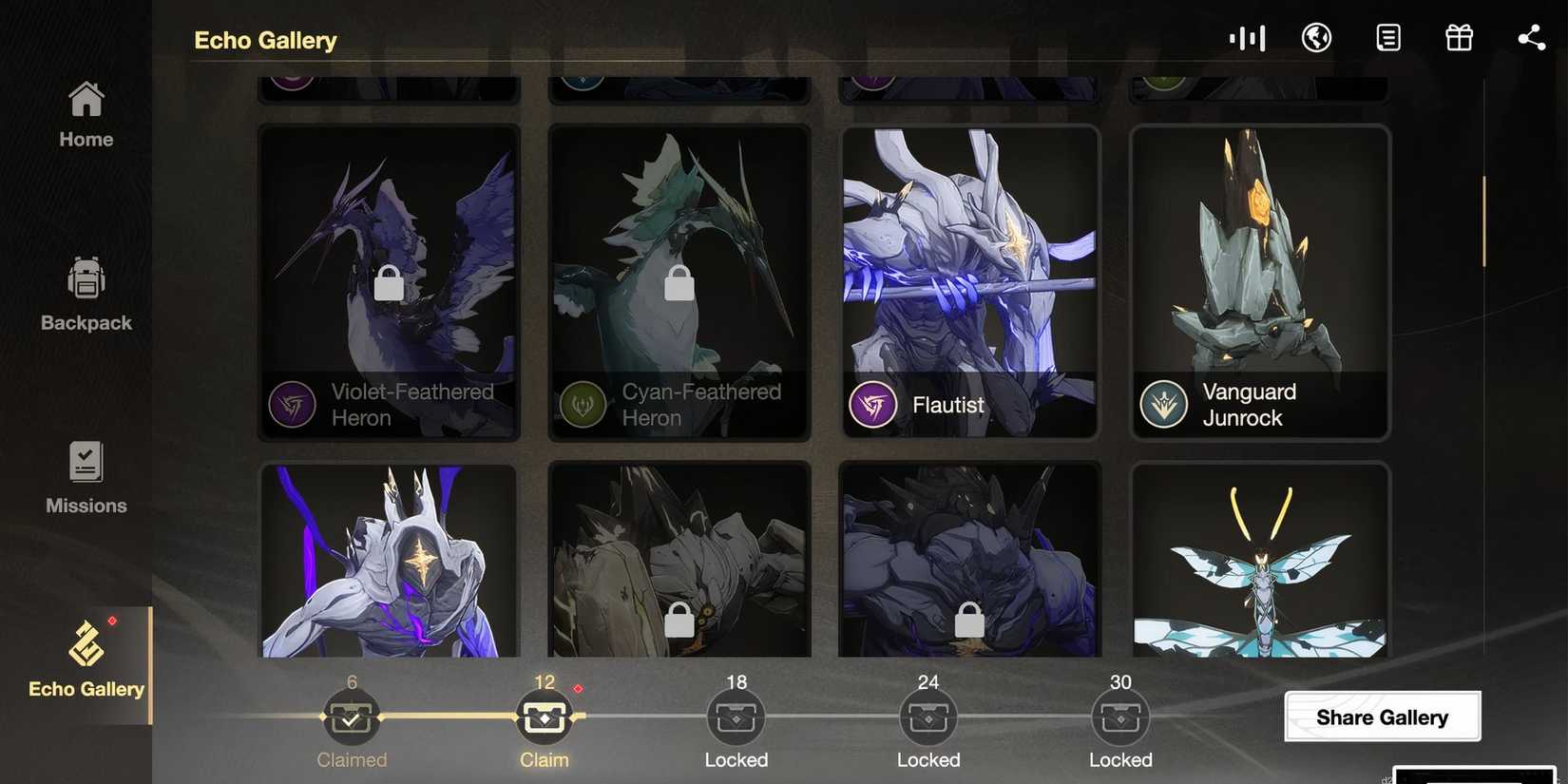
Task: Click the Violet-Feathered Heron faction emblem
Action: pos(293,404)
